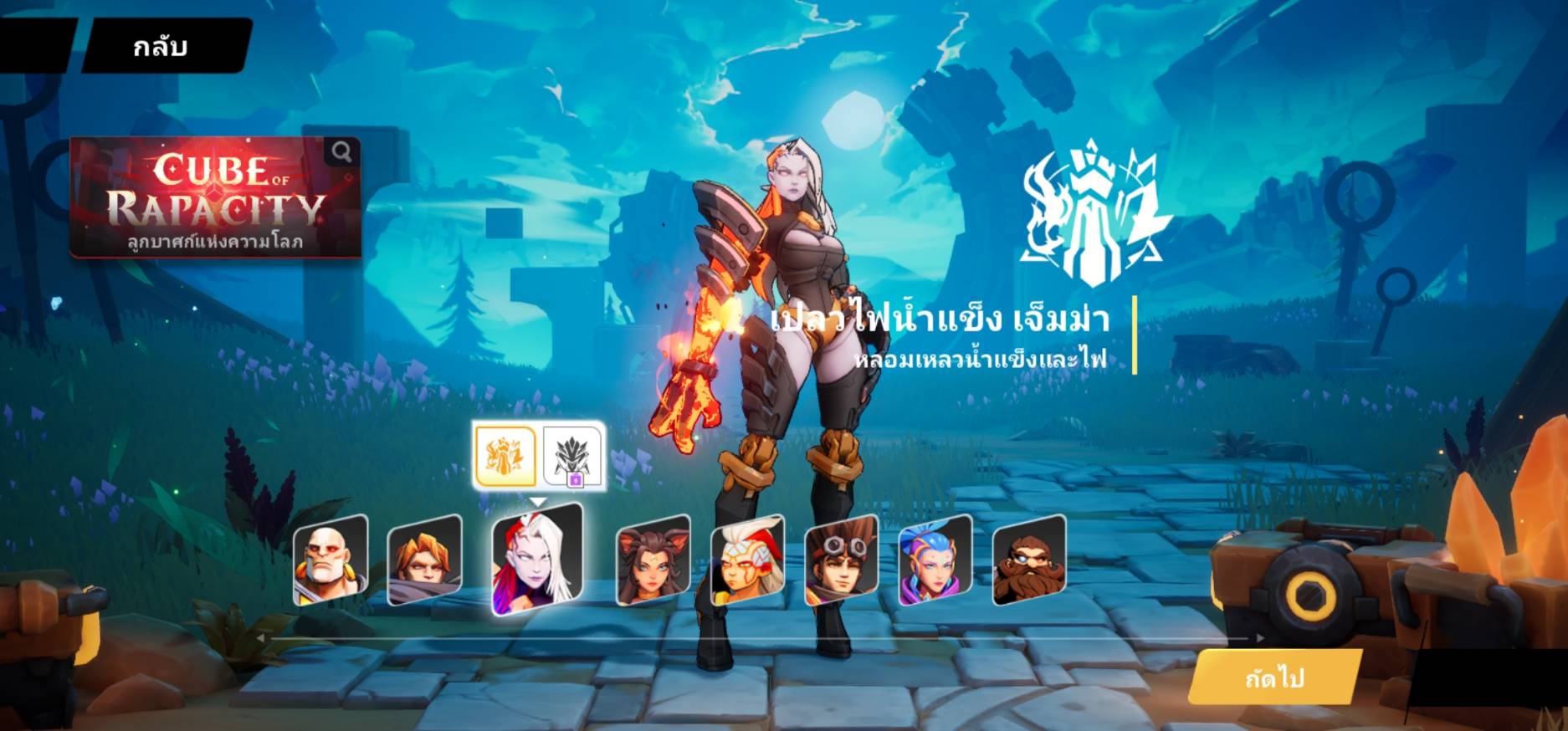Select the blue-mohawk hero portrait
1568x731 pixels.
click(935, 560)
